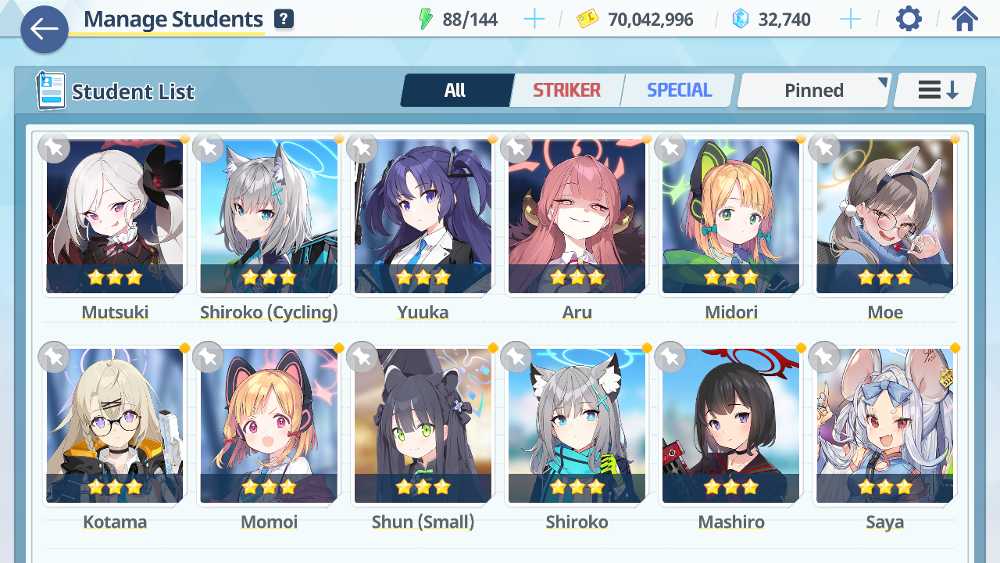The image size is (1000, 563).
Task: Buy more blue gems with plus button
Action: (850, 19)
